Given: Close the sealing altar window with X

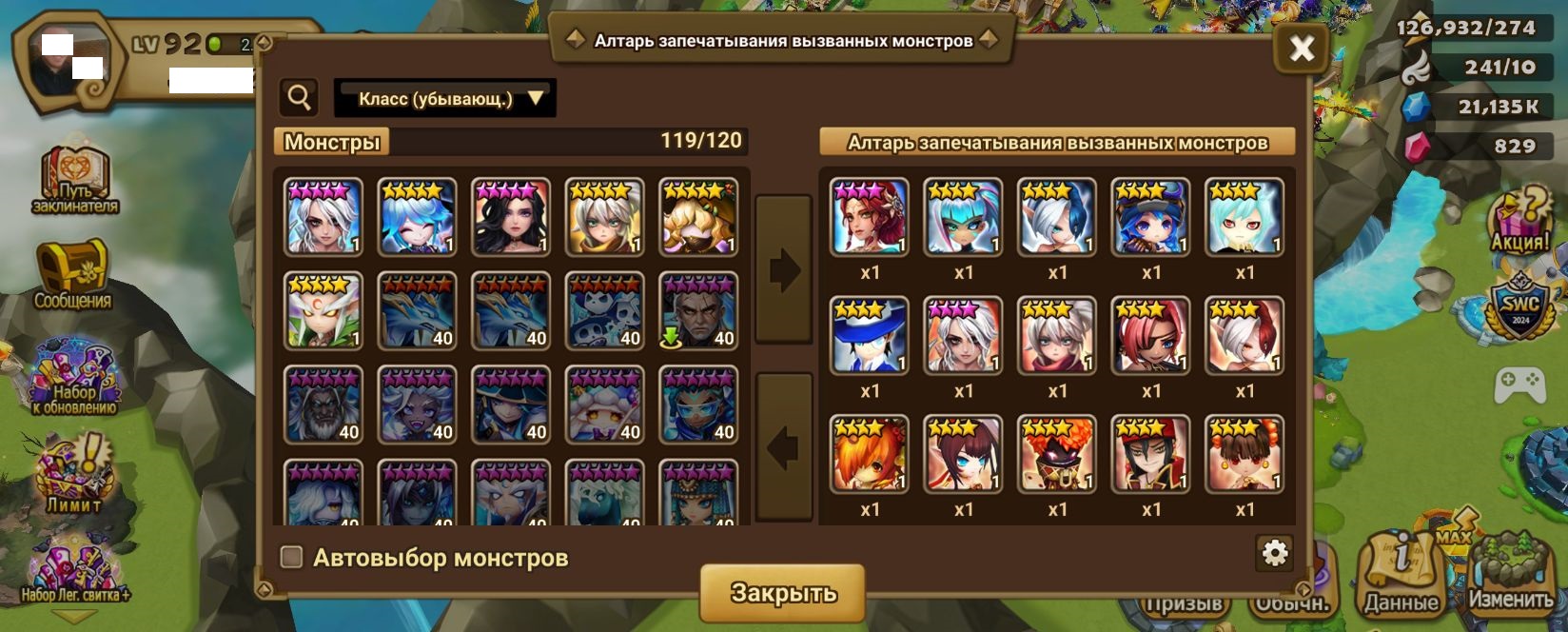Looking at the screenshot, I should [x=1301, y=49].
